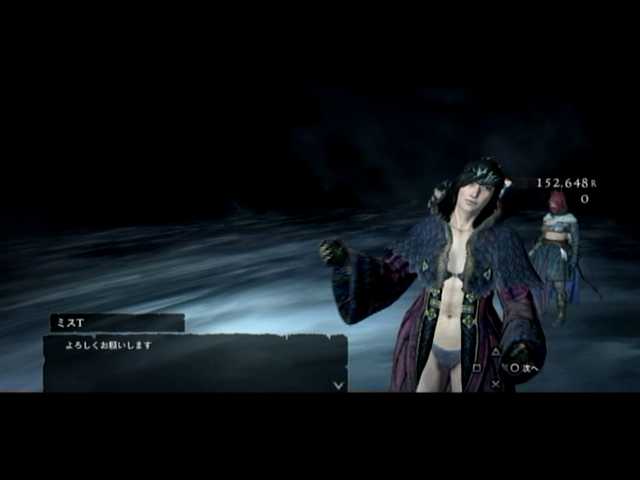Advance dialogue with the down chevron arrow
This screenshot has height=480, width=640.
338,384
